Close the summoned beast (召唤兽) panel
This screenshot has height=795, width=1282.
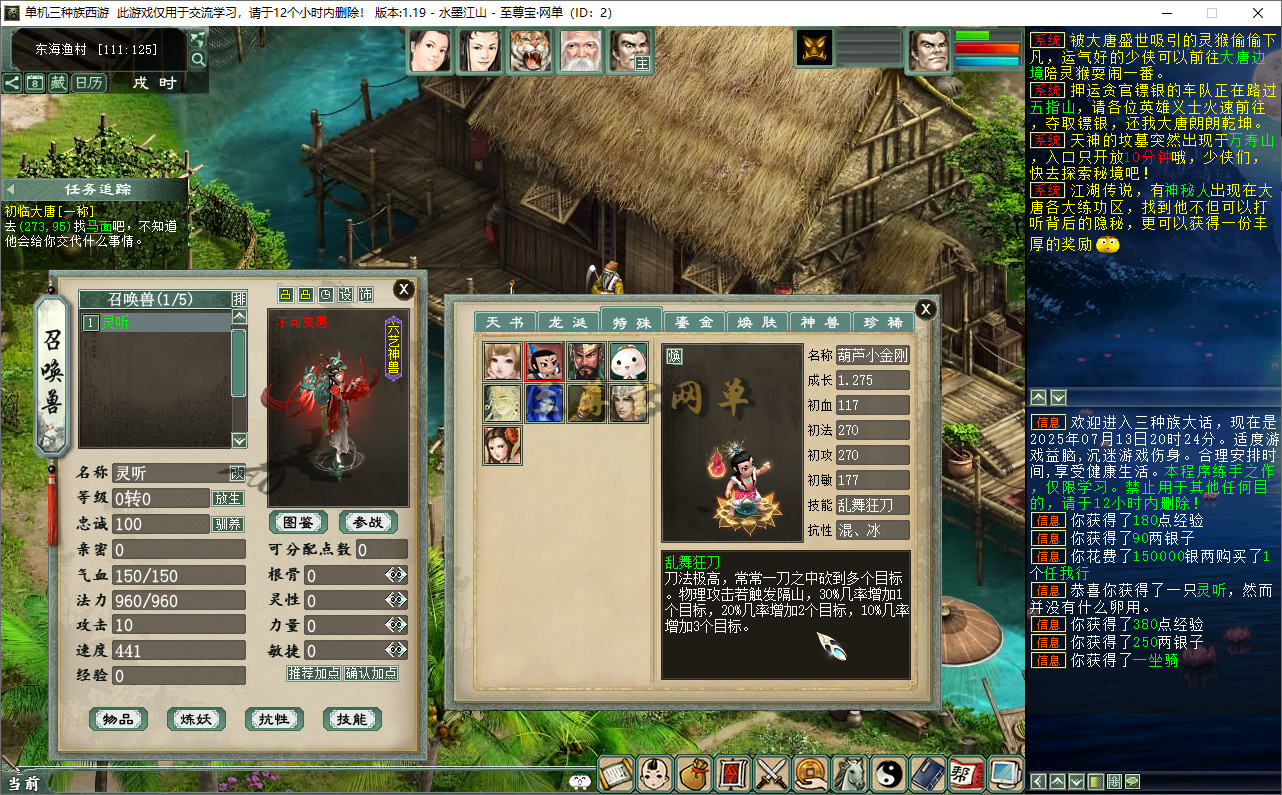(x=403, y=290)
